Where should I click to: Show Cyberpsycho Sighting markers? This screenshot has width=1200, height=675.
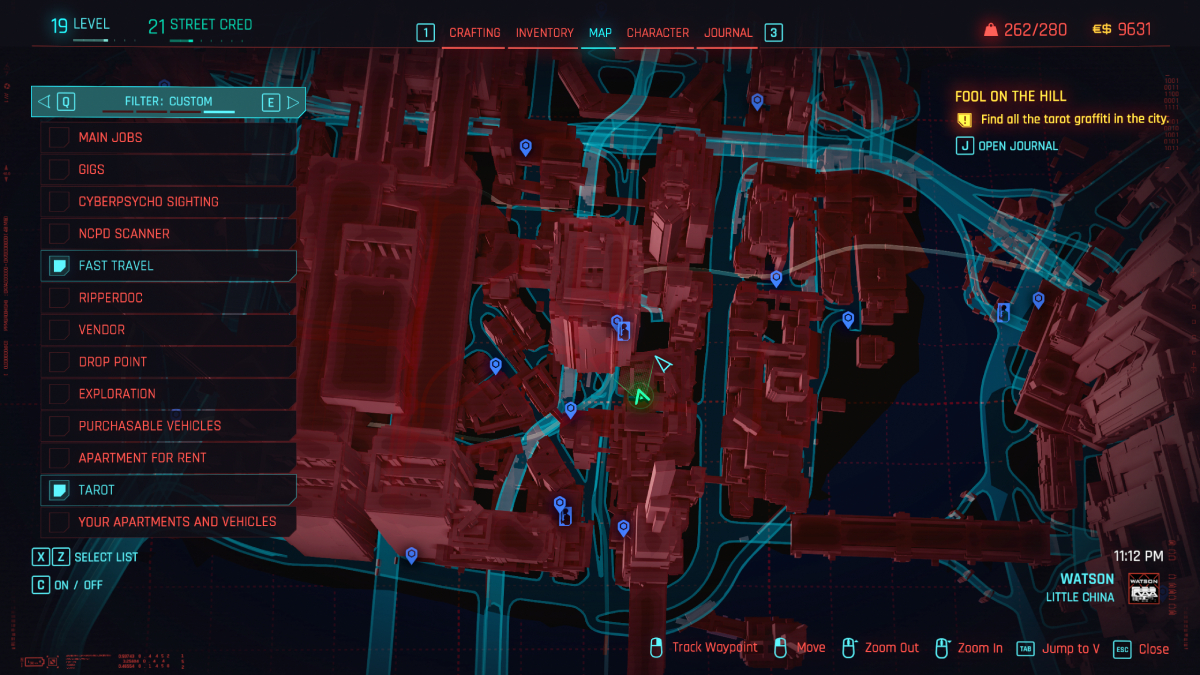168,201
